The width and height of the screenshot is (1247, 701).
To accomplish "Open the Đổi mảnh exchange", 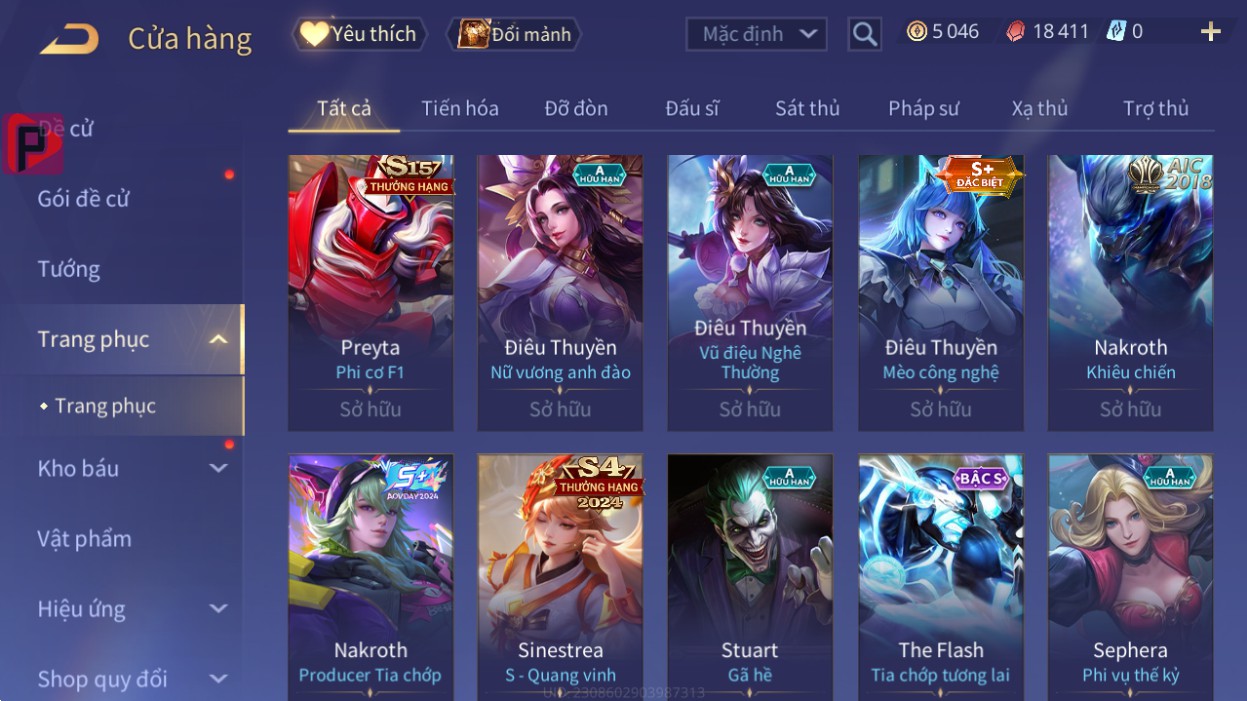I will (513, 34).
